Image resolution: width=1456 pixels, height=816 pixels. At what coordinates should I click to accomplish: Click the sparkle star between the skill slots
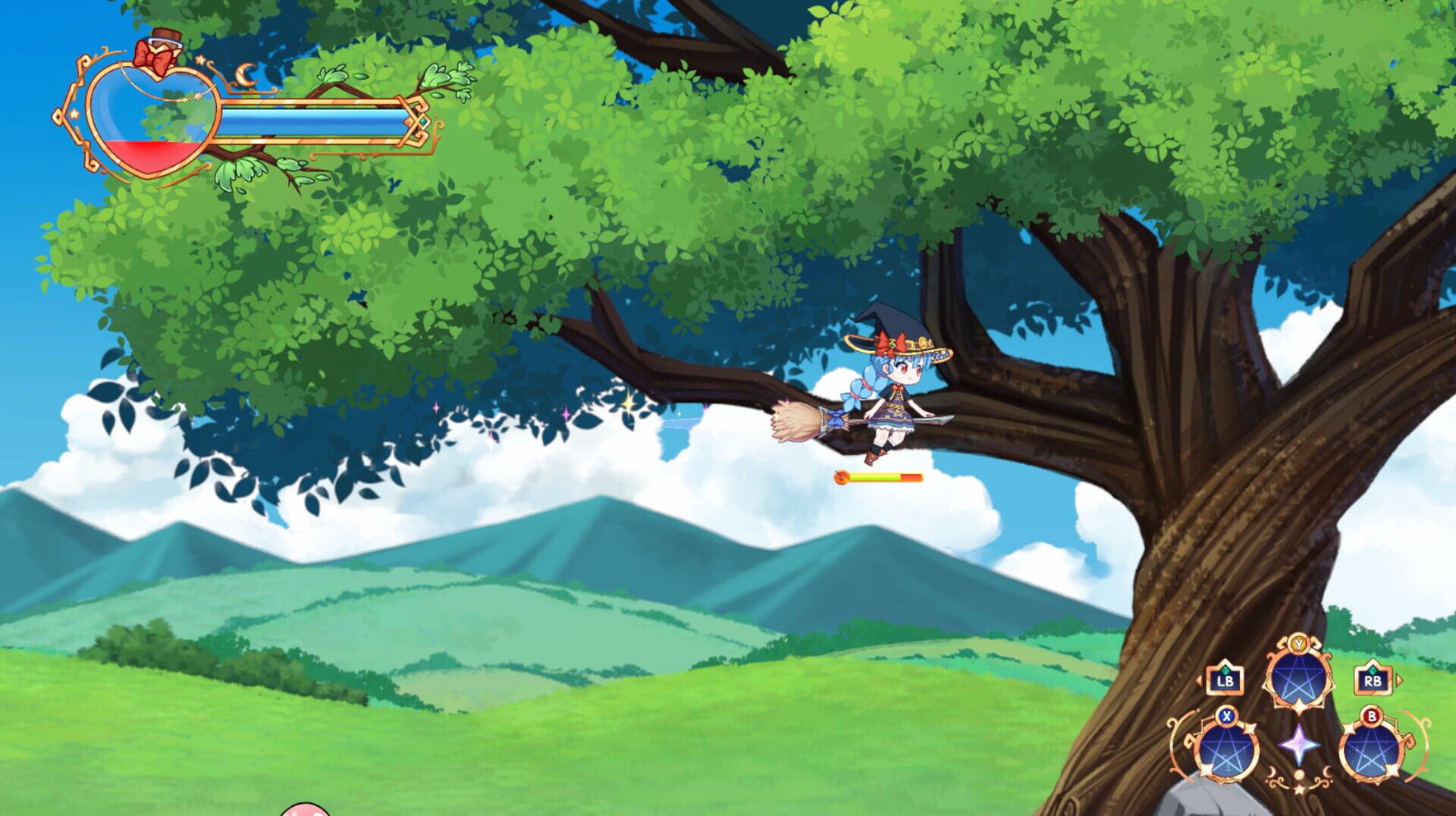click(1298, 746)
